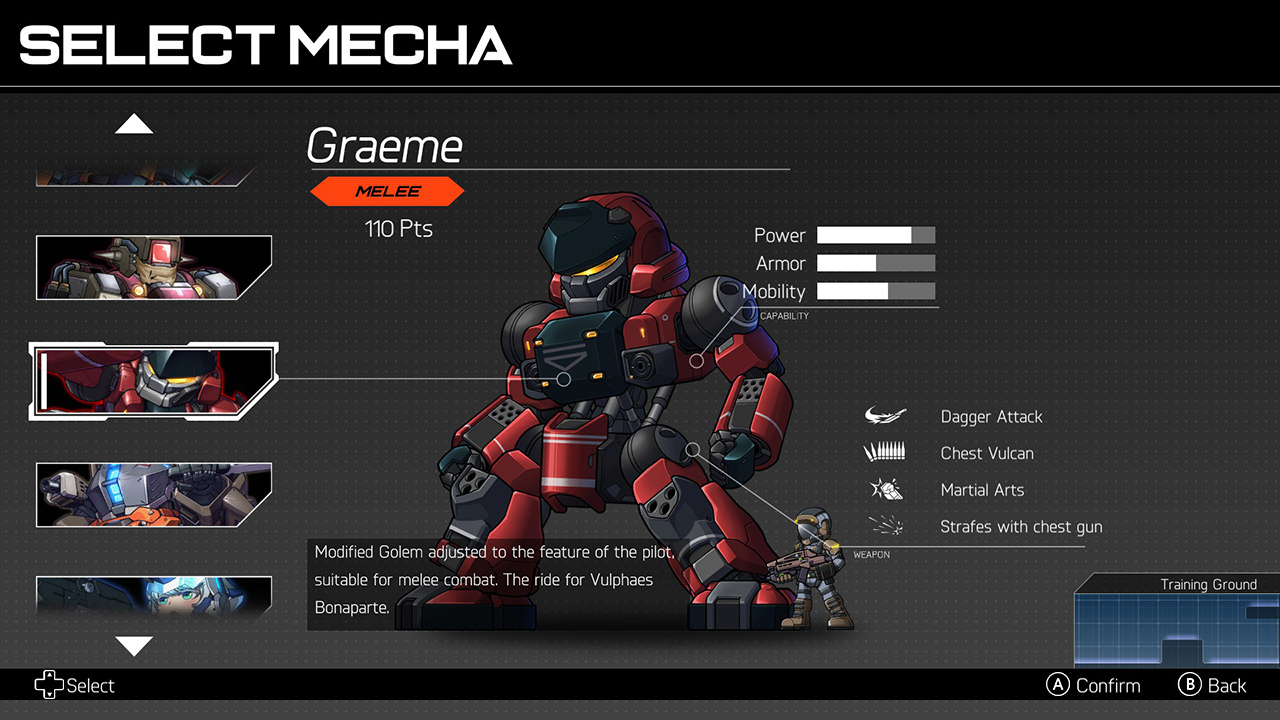Click the Mobility stat bar
Viewport: 1280px width, 720px height.
click(x=877, y=291)
